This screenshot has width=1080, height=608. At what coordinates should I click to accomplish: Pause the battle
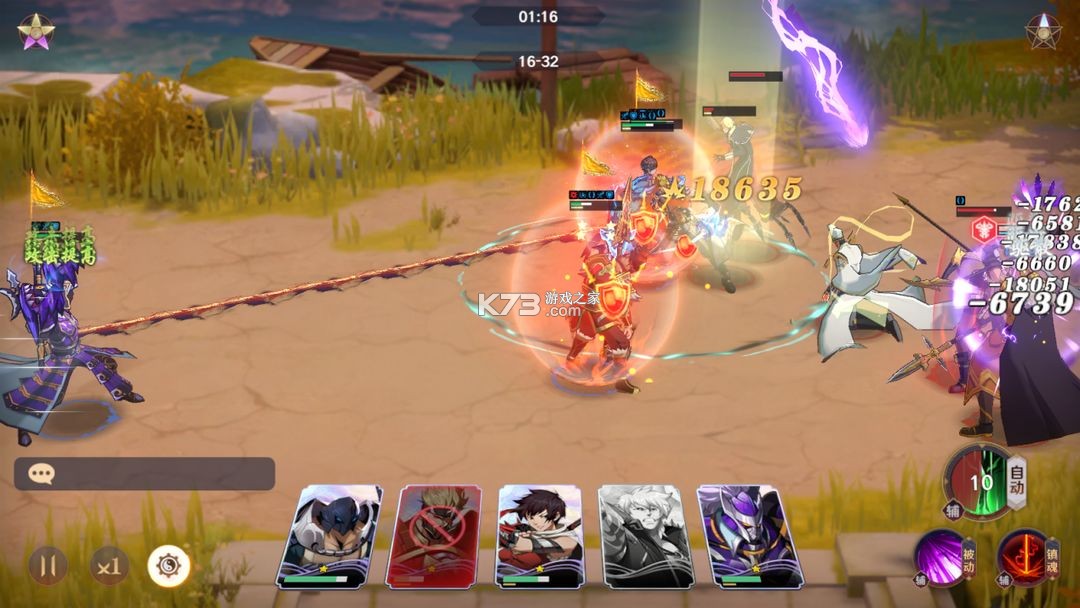(x=47, y=566)
